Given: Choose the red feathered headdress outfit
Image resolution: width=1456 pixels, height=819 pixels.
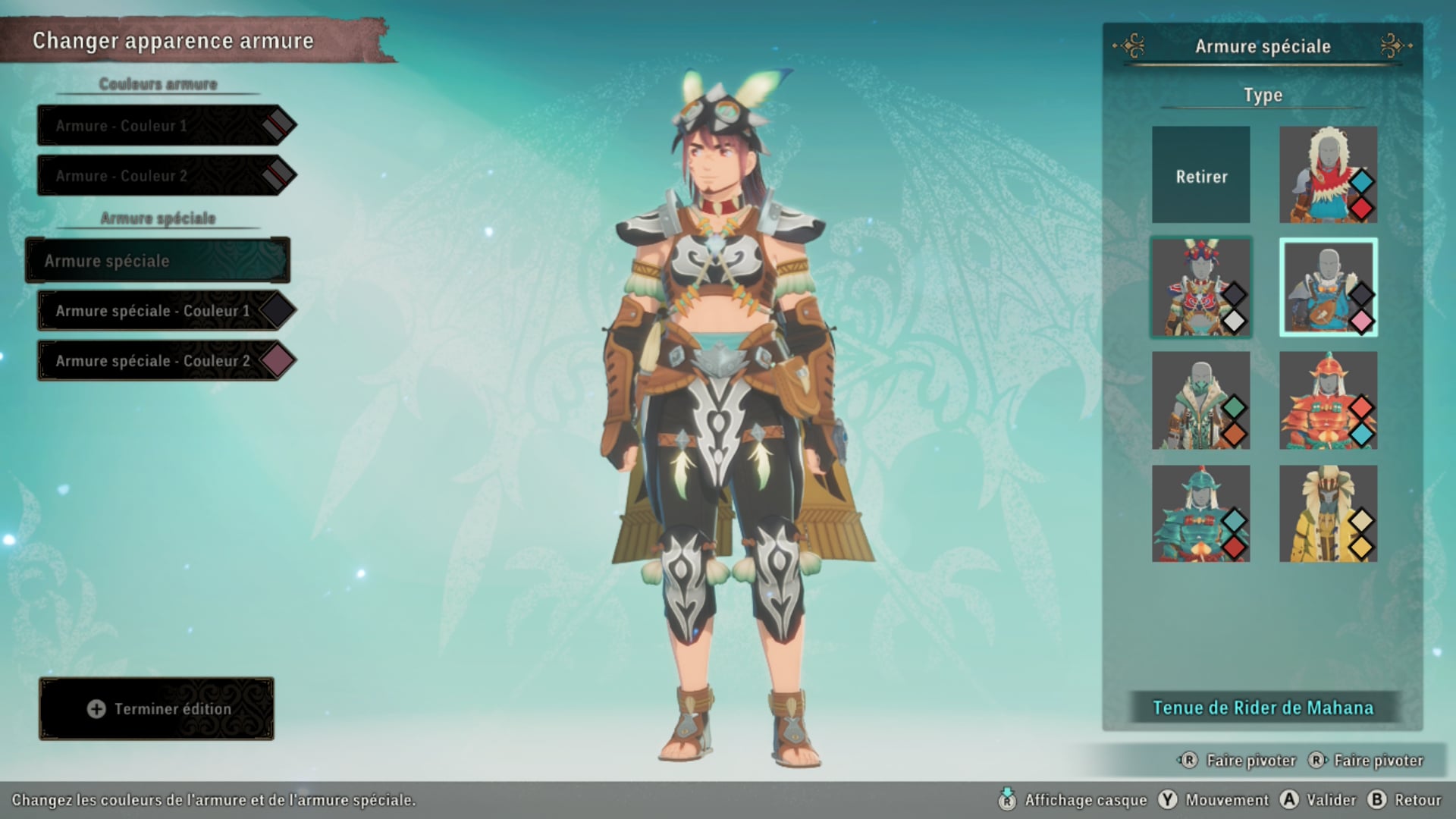Looking at the screenshot, I should (x=1201, y=288).
